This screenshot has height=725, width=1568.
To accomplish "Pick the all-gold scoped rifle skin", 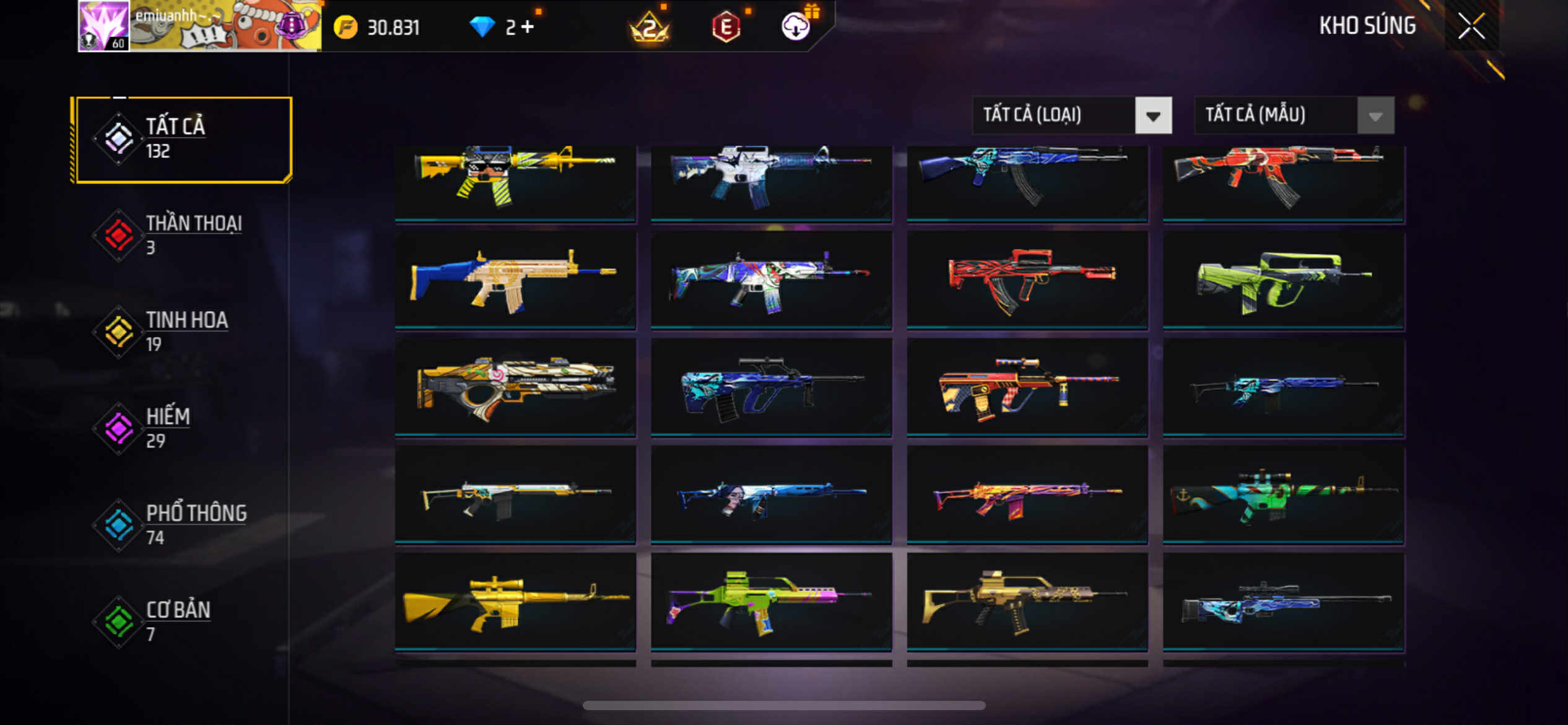I will click(515, 602).
